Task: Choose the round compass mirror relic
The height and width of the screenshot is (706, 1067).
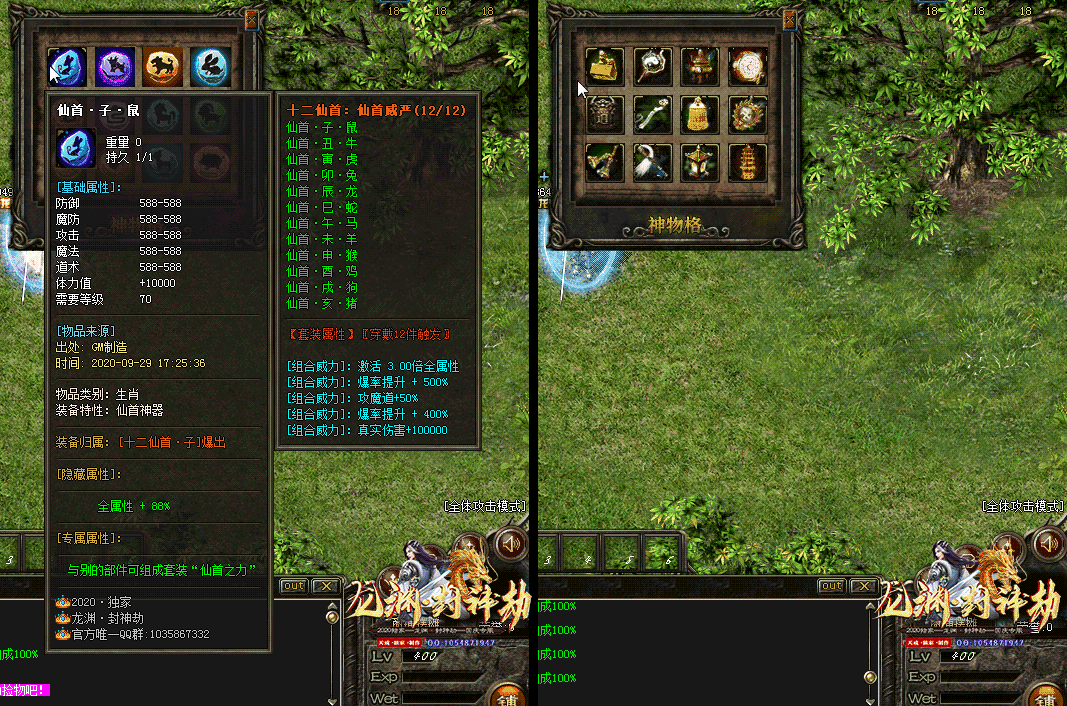Action: [x=747, y=114]
